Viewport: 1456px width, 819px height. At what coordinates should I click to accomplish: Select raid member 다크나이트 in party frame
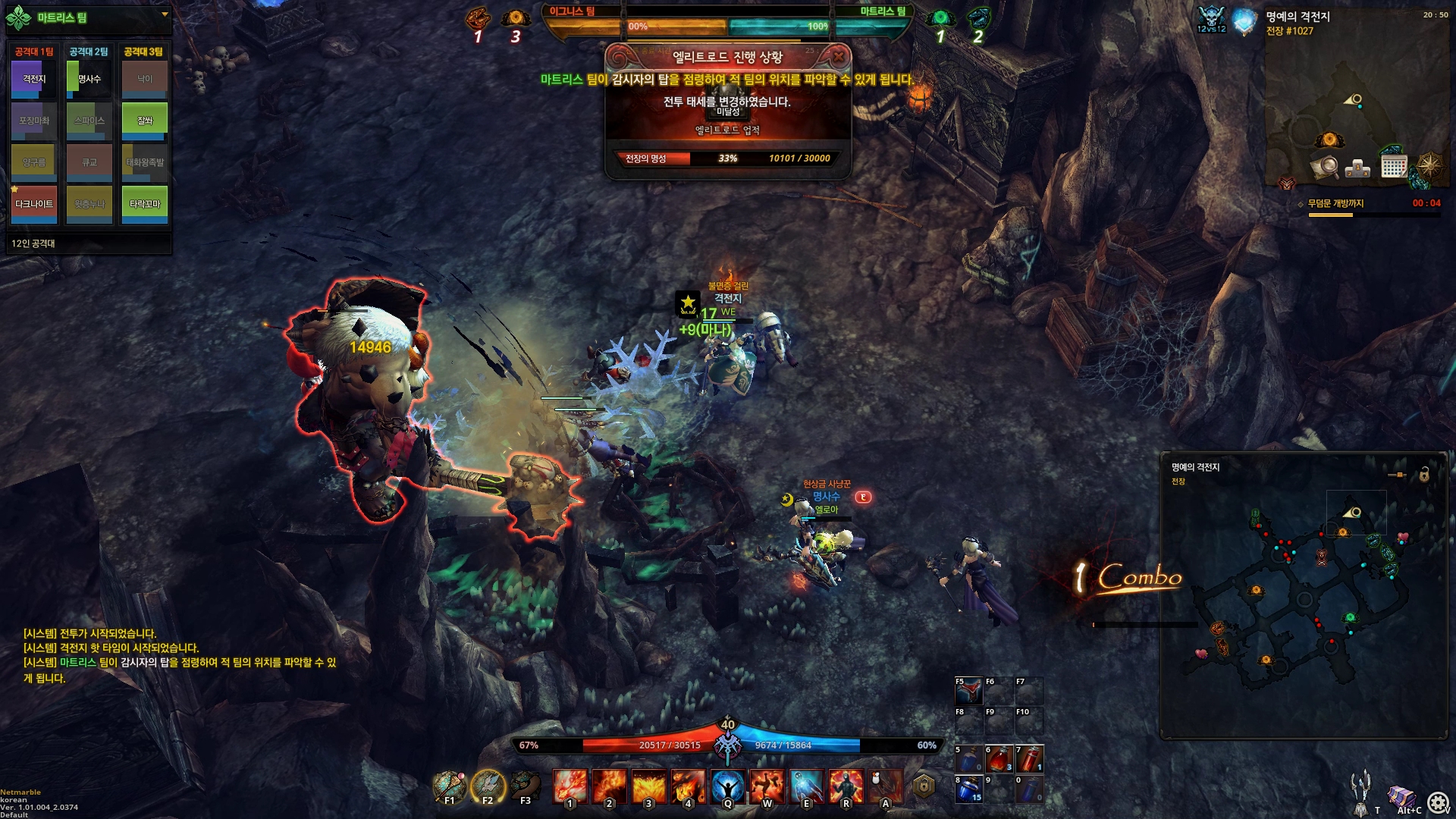[x=34, y=204]
